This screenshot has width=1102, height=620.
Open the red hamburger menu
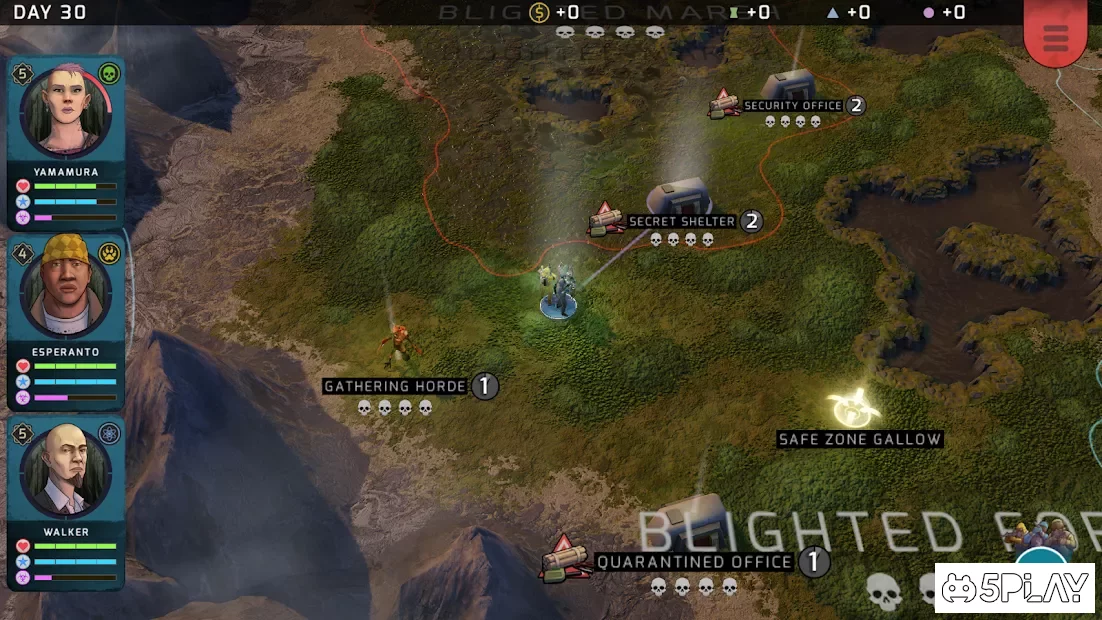[1055, 36]
